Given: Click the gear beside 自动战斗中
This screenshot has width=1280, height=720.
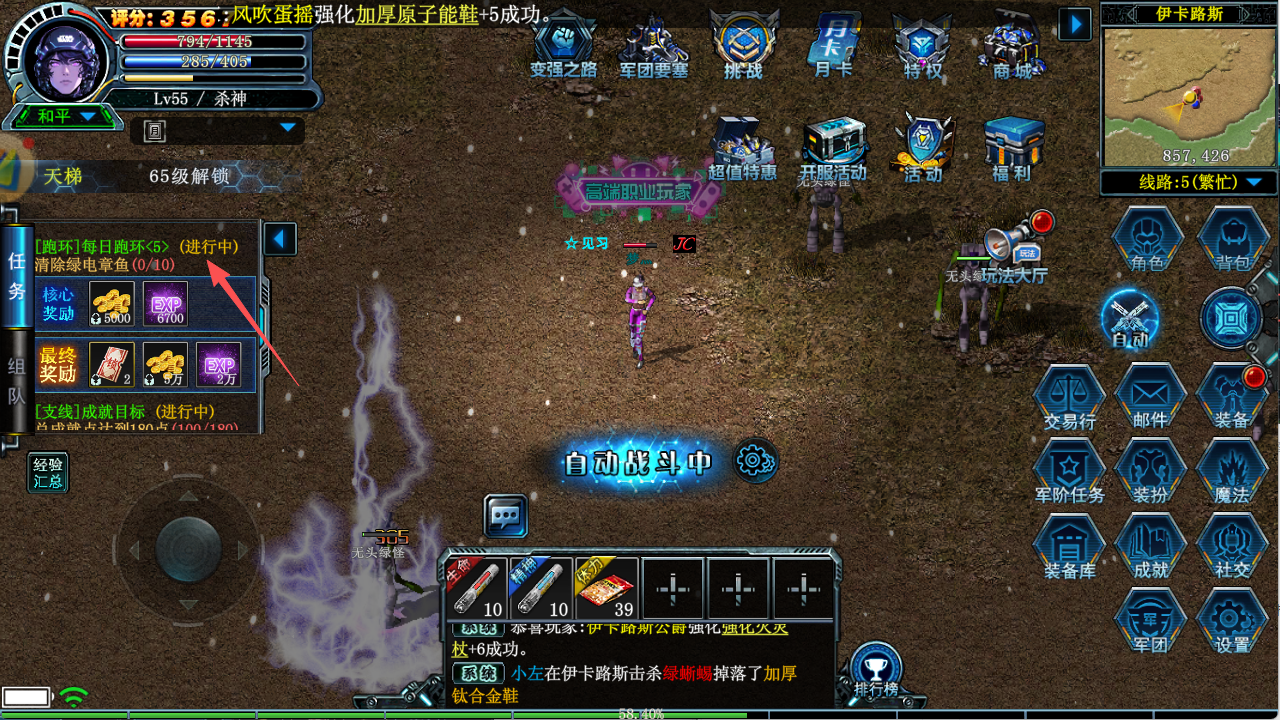Looking at the screenshot, I should [757, 461].
